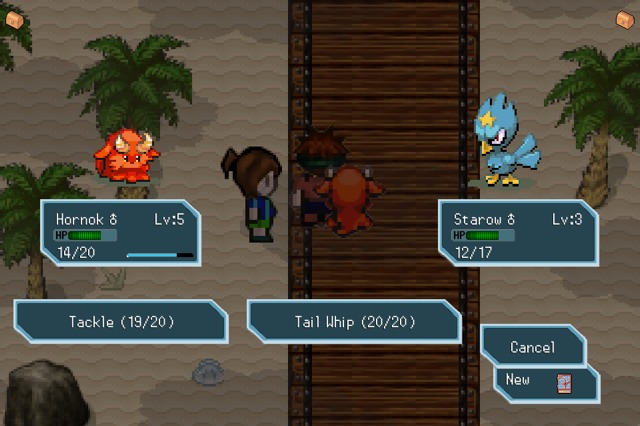
Task: Select the Tail Whip attack
Action: [x=354, y=322]
